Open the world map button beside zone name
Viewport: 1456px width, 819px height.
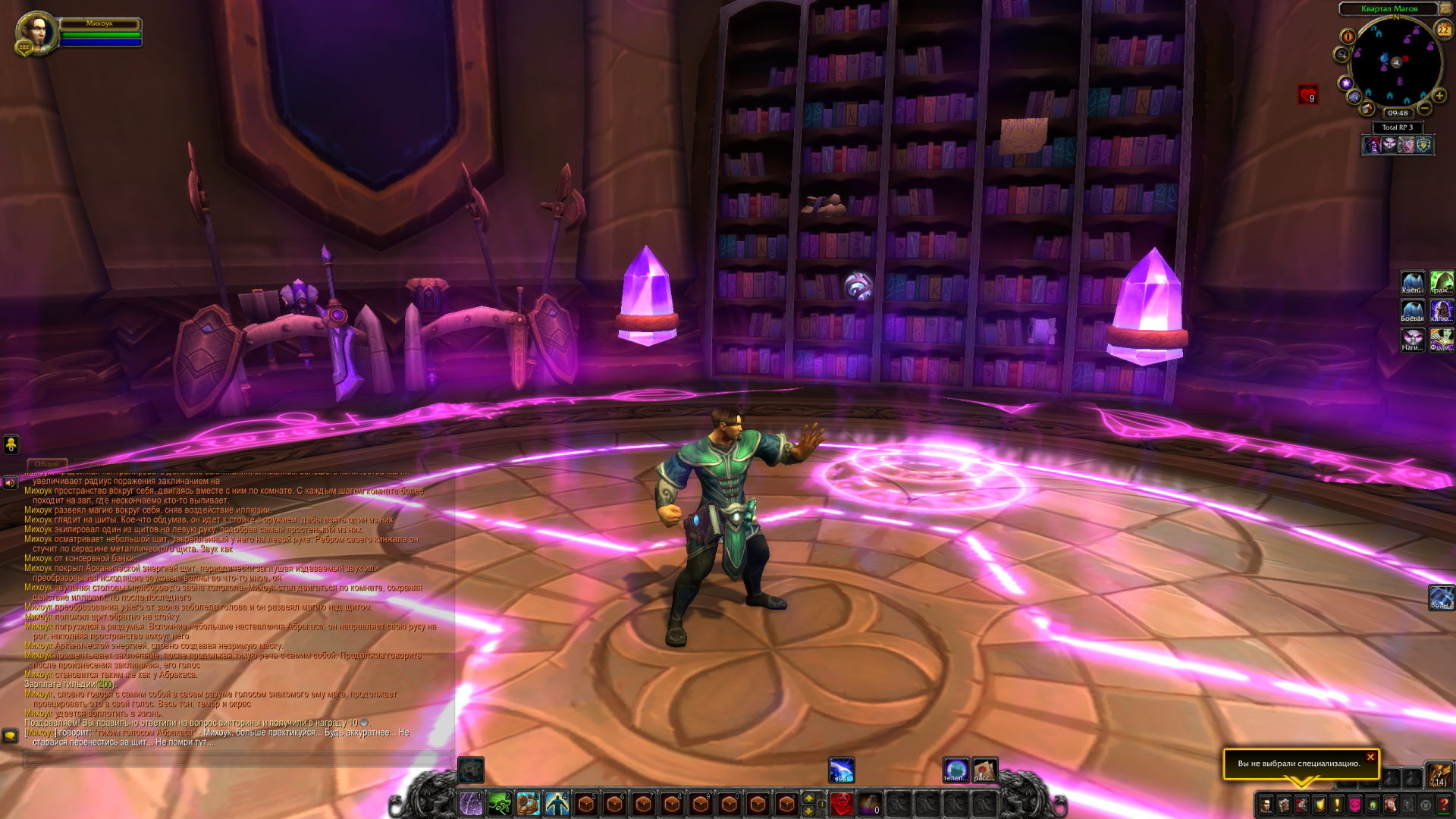click(x=1445, y=8)
